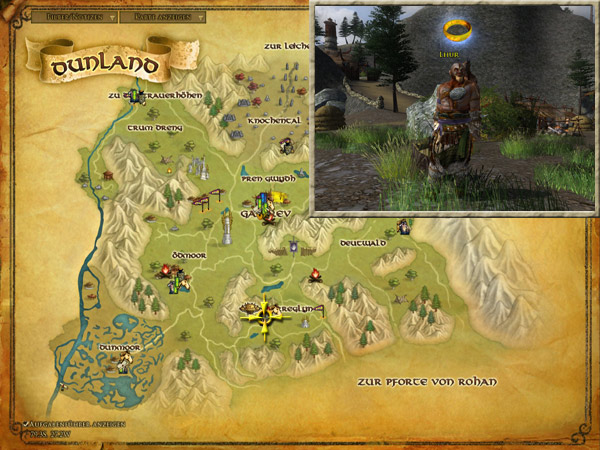This screenshot has width=600, height=450.
Task: Click the yellow compass player marker
Action: [264, 314]
